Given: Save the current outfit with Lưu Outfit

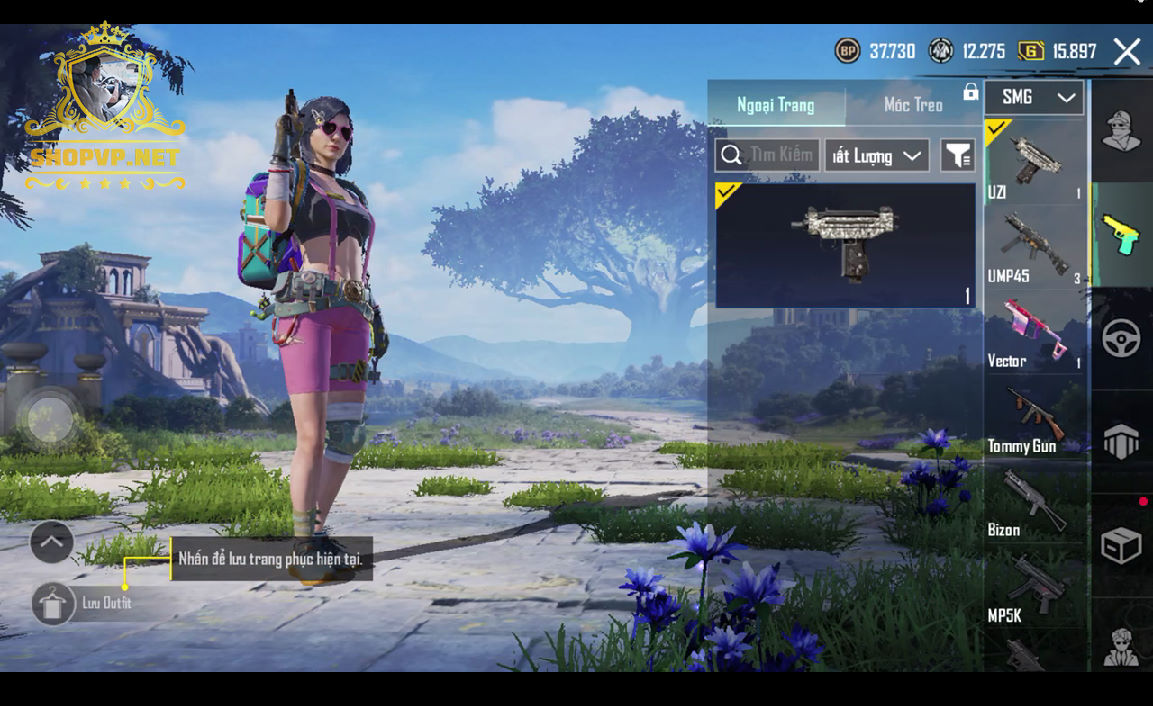Looking at the screenshot, I should click(x=54, y=603).
